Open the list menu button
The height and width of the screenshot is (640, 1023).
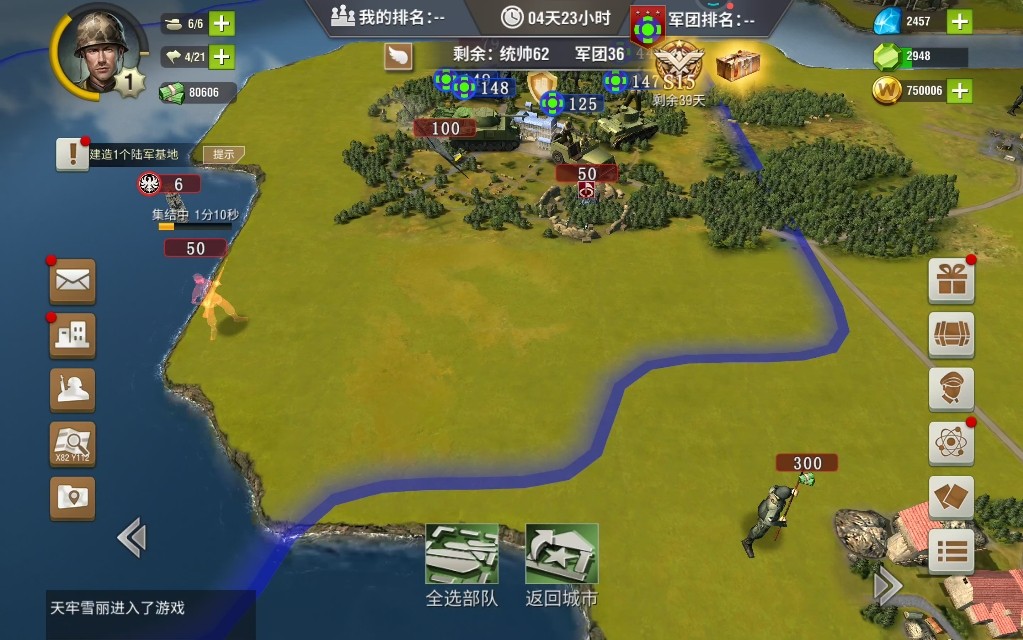(951, 551)
